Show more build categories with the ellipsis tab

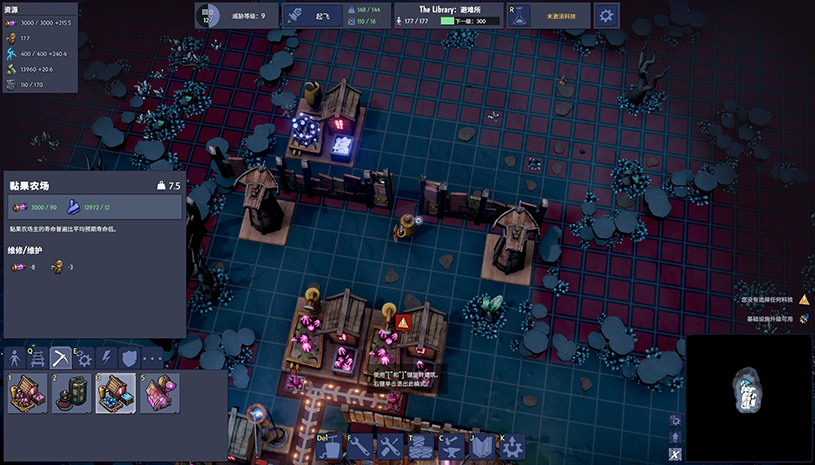[x=153, y=358]
